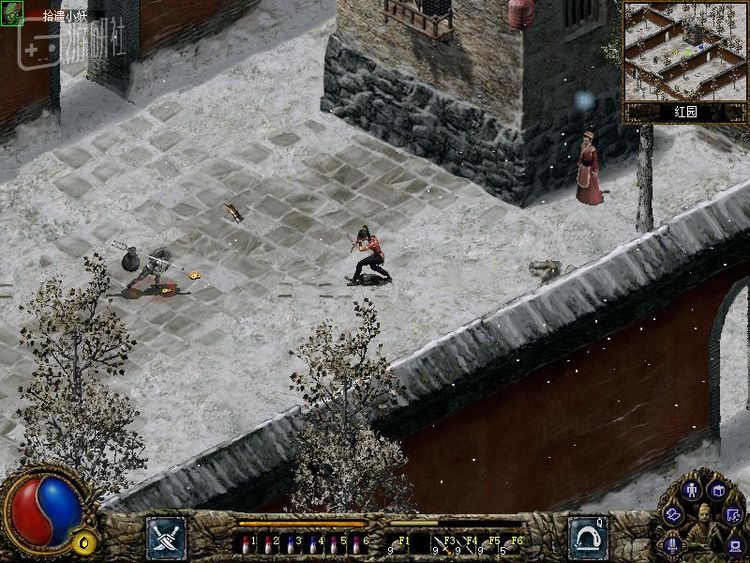Use the potion in quick slot 5
Screen dimensions: 750x563
[335, 545]
